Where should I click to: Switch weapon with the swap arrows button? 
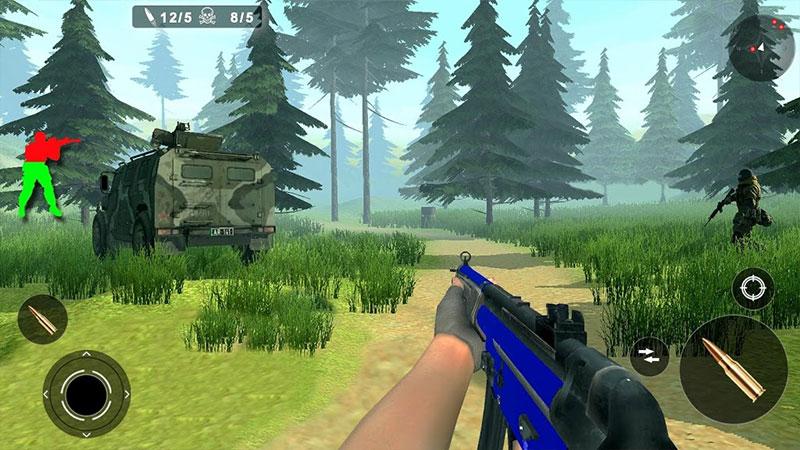click(x=649, y=357)
